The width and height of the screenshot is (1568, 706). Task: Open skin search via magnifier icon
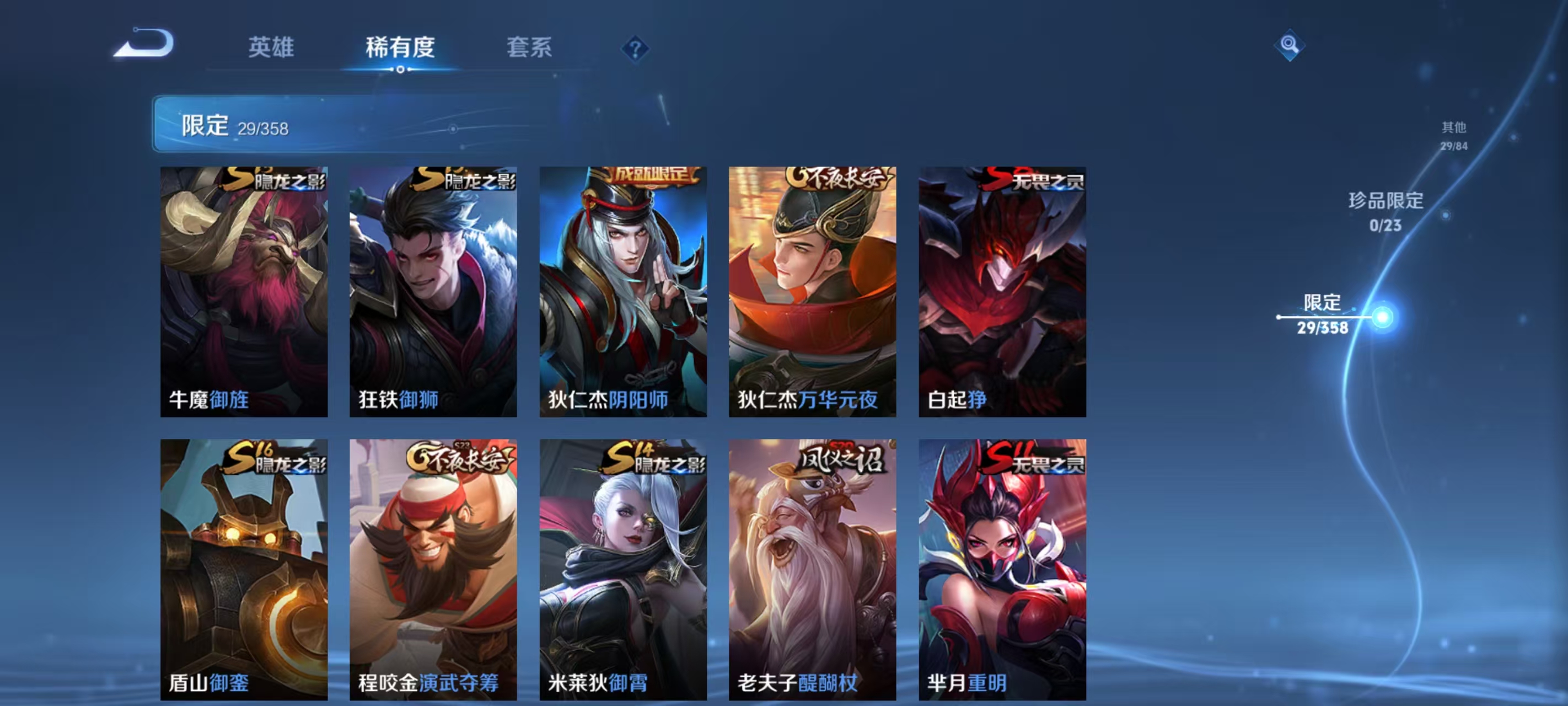coord(1291,45)
